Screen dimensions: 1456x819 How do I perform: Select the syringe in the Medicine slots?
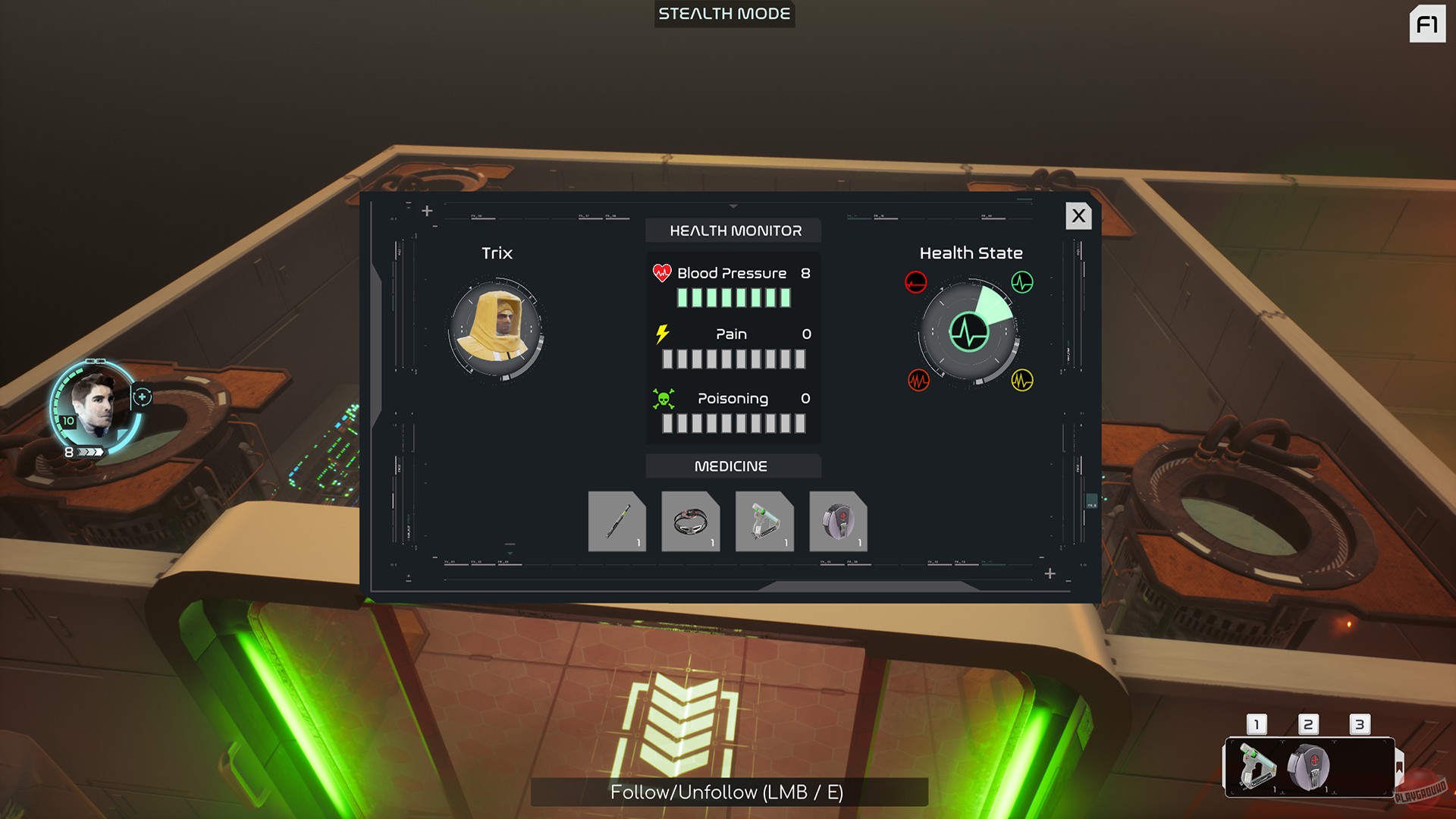point(617,521)
